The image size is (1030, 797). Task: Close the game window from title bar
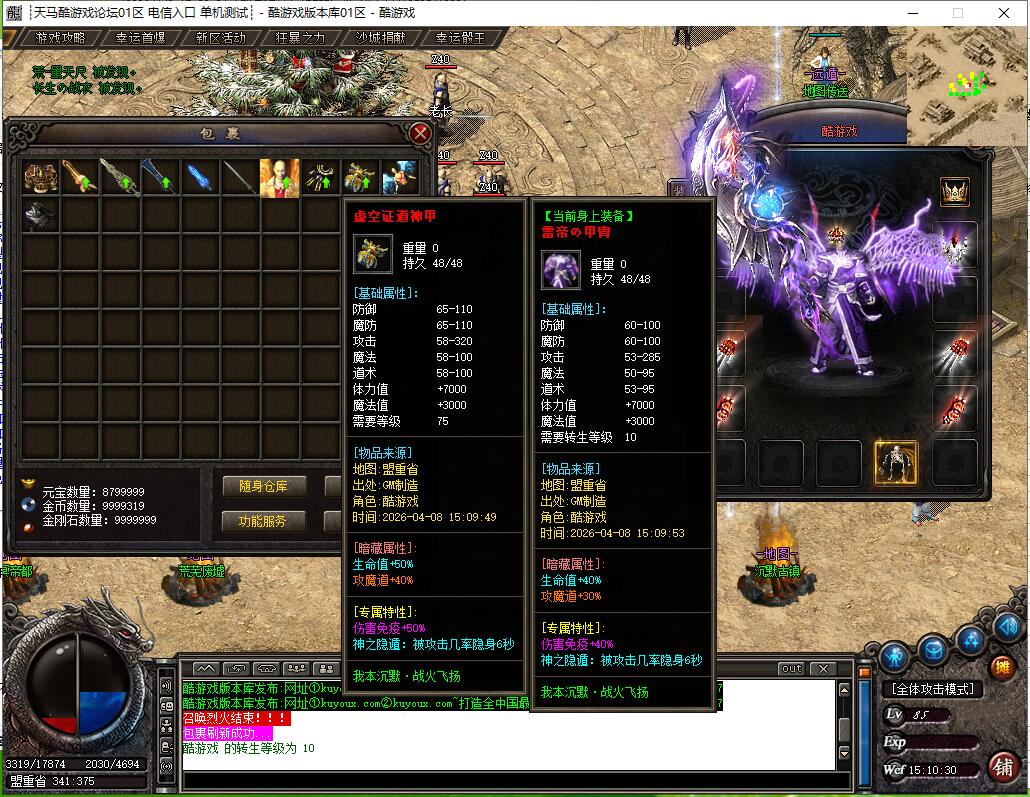[1004, 13]
